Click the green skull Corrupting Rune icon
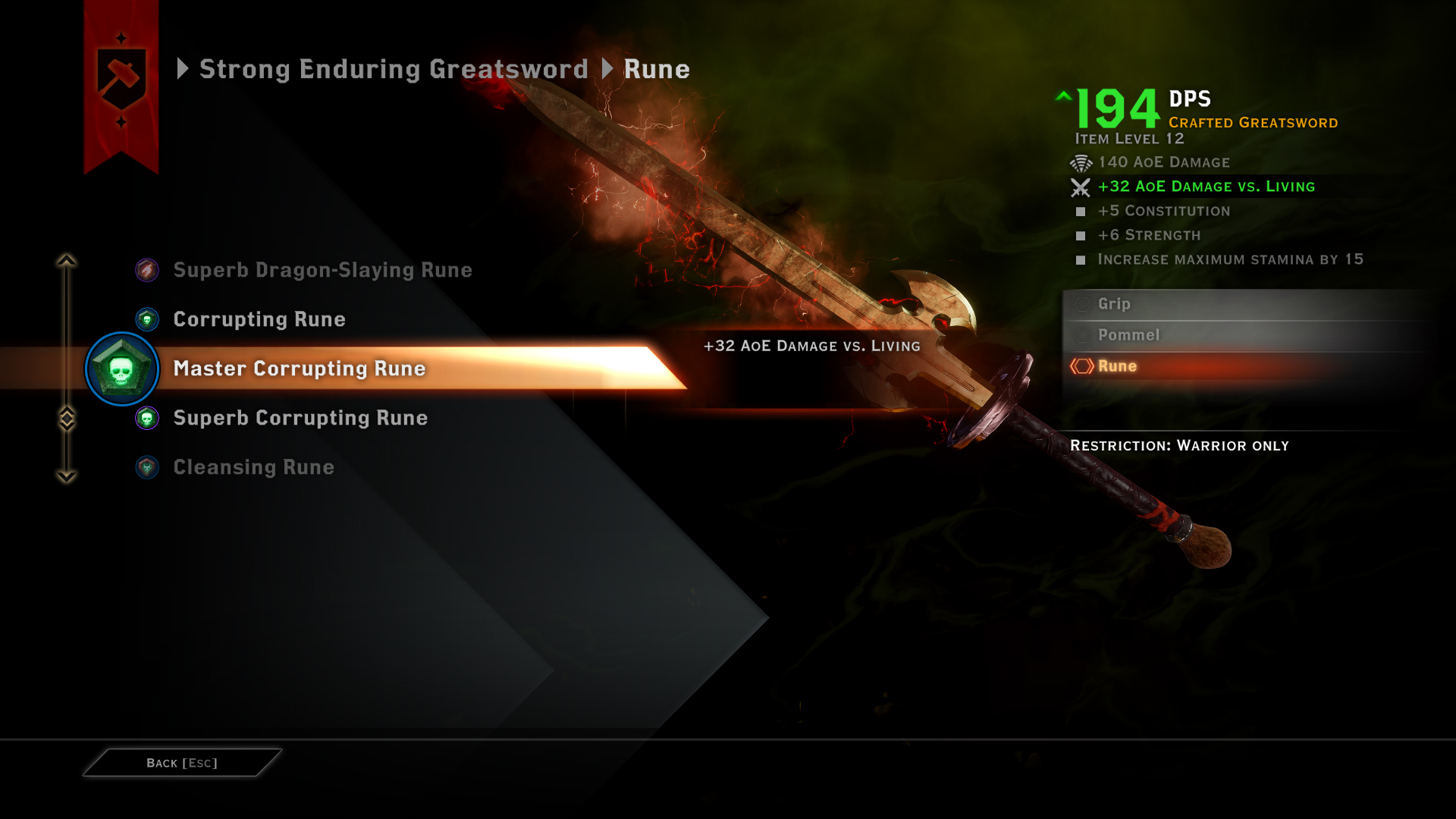This screenshot has height=819, width=1456. [146, 319]
